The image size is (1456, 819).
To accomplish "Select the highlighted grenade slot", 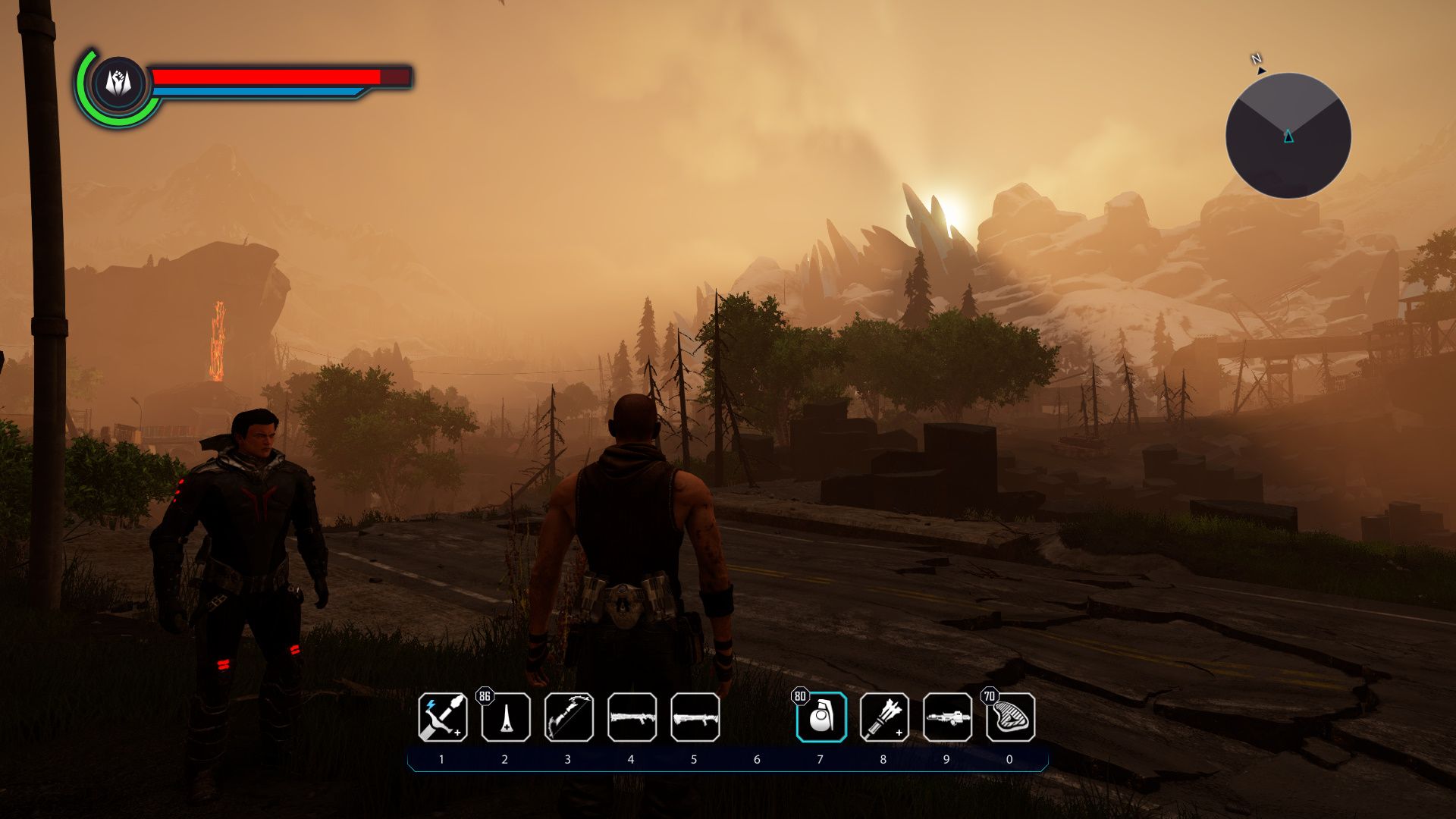I will (821, 717).
